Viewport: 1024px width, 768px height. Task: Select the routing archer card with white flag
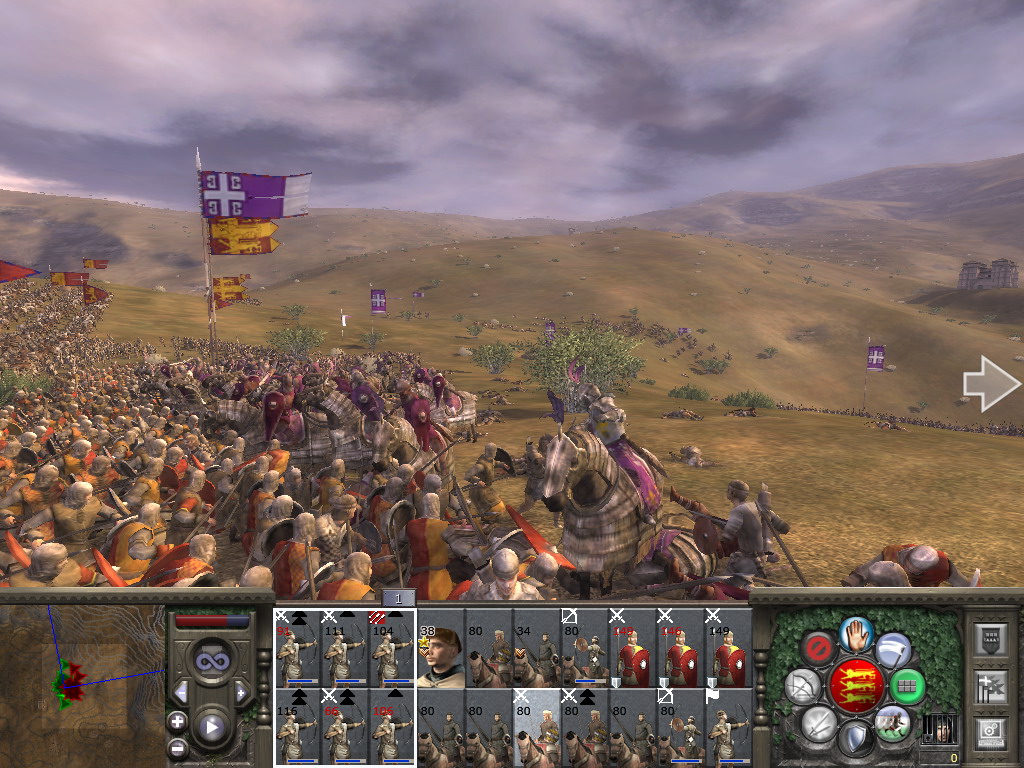click(728, 727)
